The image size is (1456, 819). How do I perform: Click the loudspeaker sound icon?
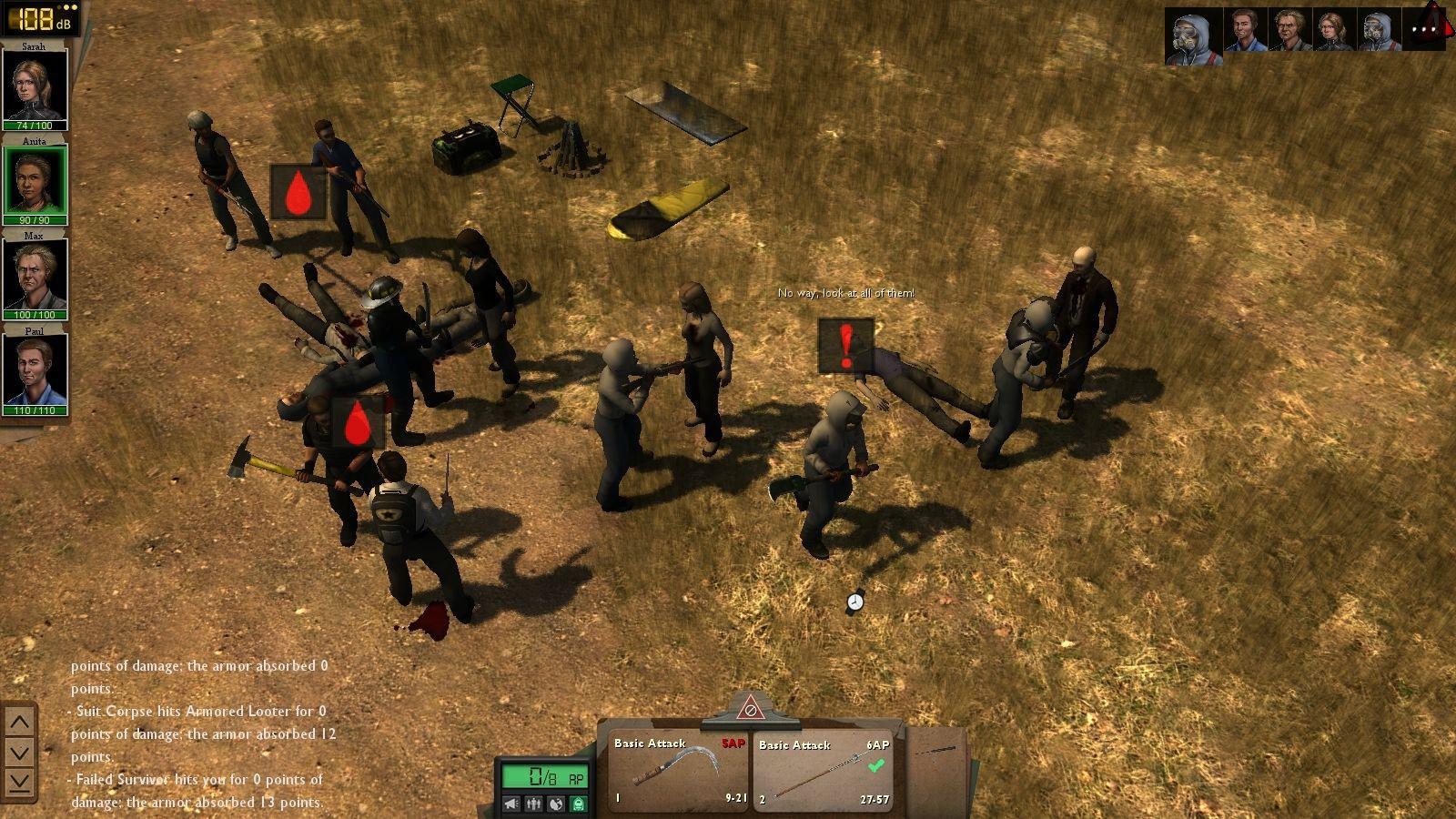[511, 804]
